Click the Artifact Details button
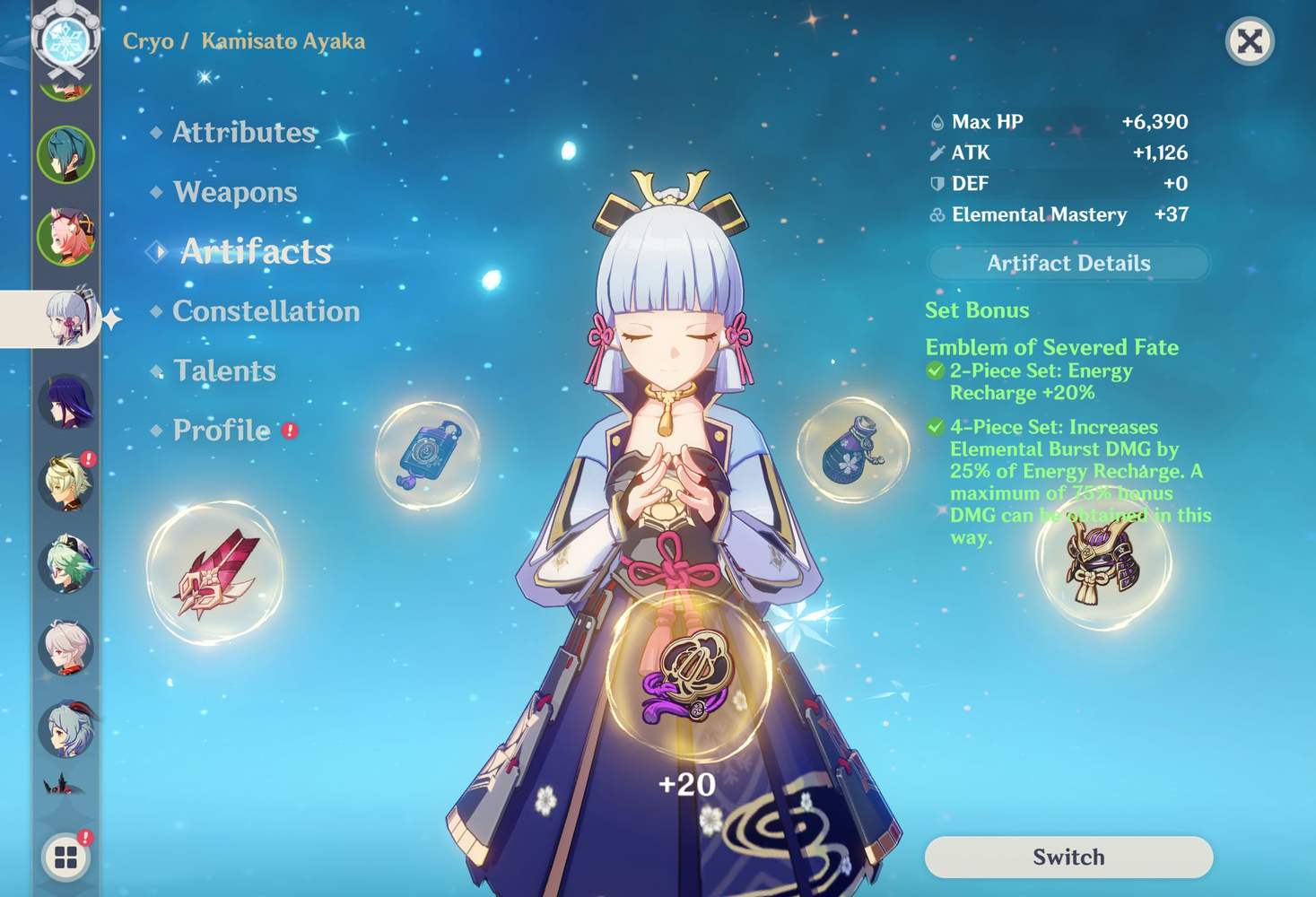 (x=1068, y=263)
